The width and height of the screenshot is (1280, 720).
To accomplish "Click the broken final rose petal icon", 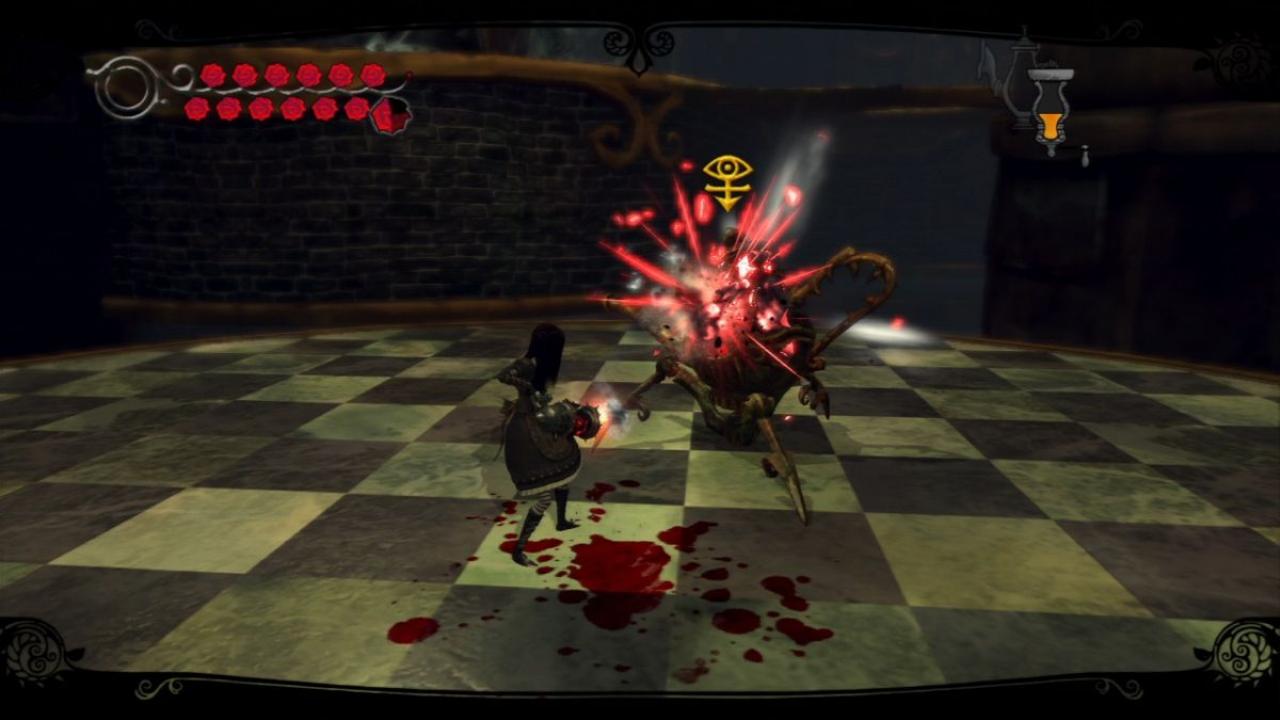I will point(388,115).
